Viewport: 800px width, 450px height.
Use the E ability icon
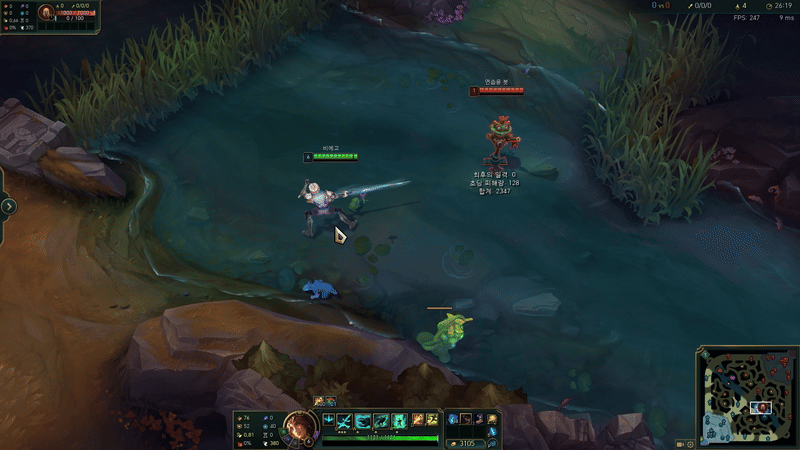click(381, 421)
